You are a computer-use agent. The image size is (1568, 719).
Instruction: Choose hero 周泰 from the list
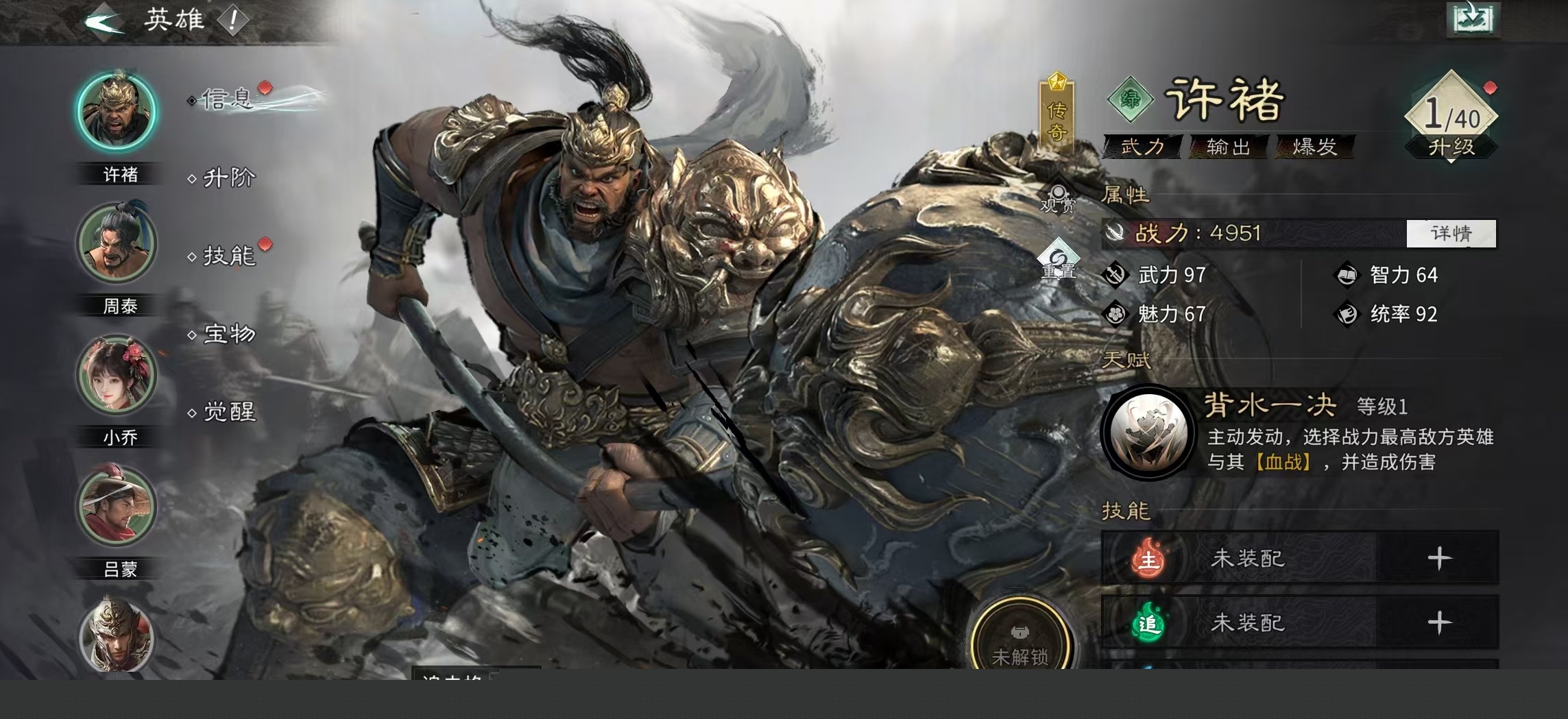click(117, 243)
